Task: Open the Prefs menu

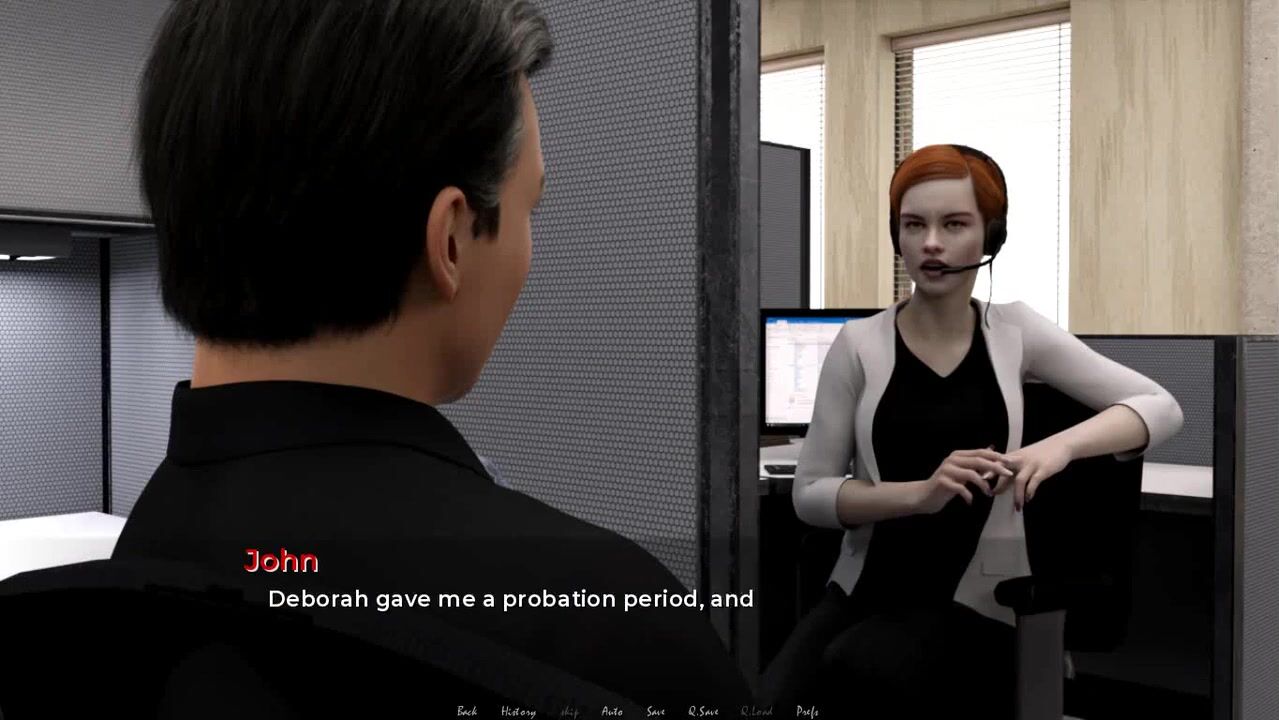Action: (x=807, y=711)
